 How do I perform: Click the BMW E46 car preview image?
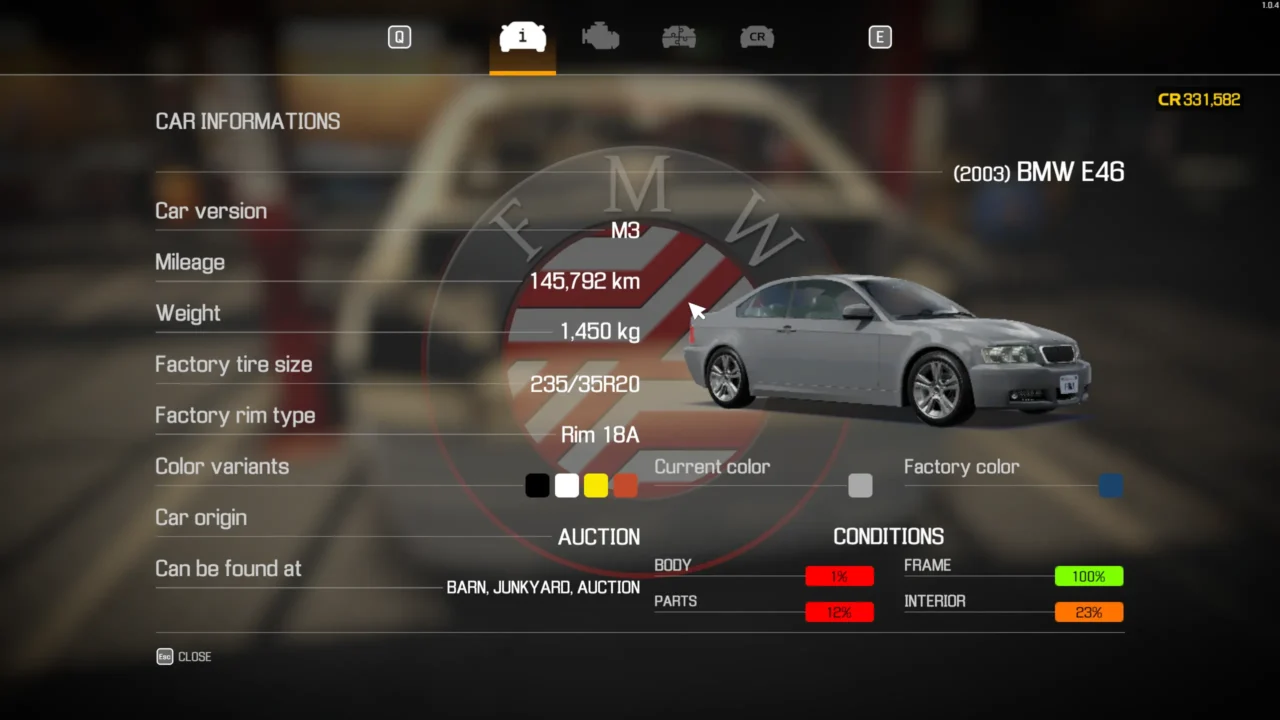(890, 350)
